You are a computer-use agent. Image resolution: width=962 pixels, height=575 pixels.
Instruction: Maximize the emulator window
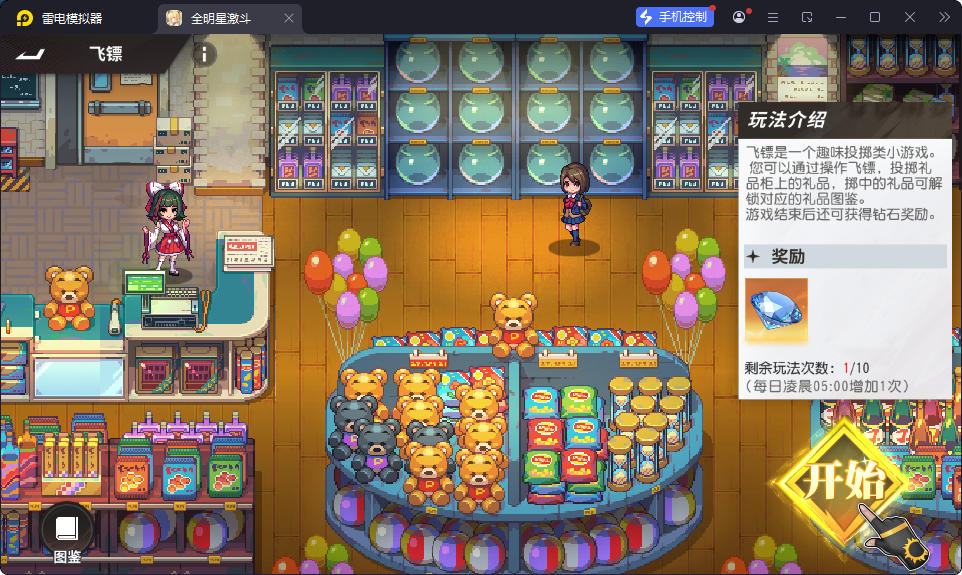coord(875,17)
